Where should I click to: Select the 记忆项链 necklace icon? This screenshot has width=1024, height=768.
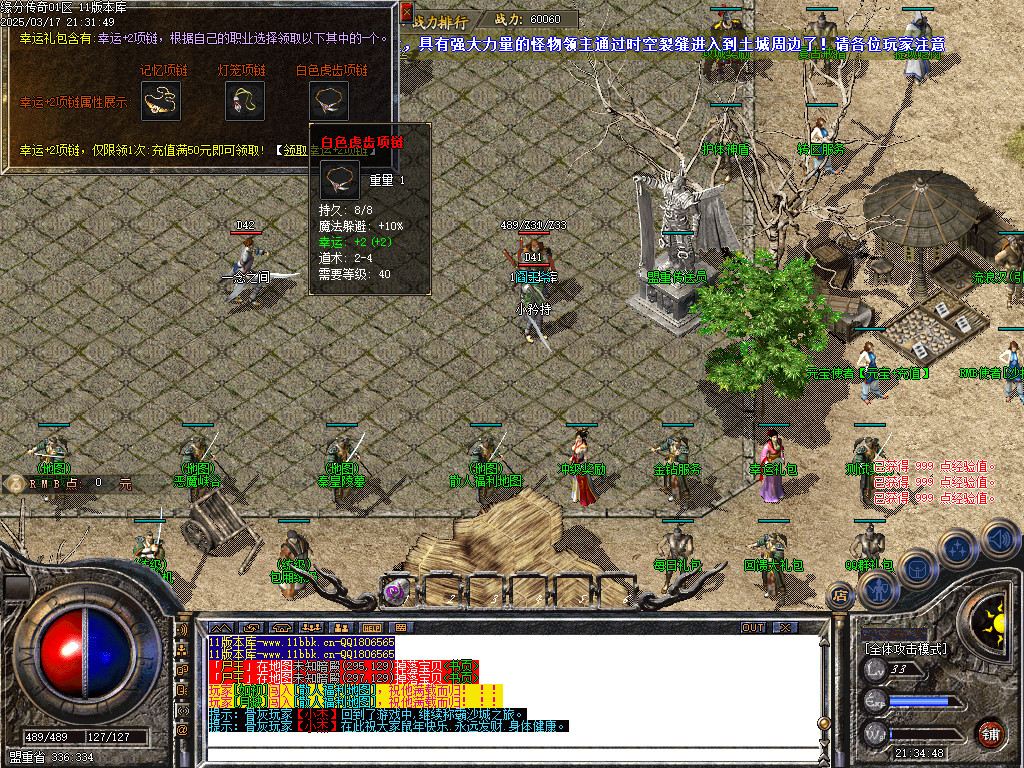pyautogui.click(x=160, y=102)
